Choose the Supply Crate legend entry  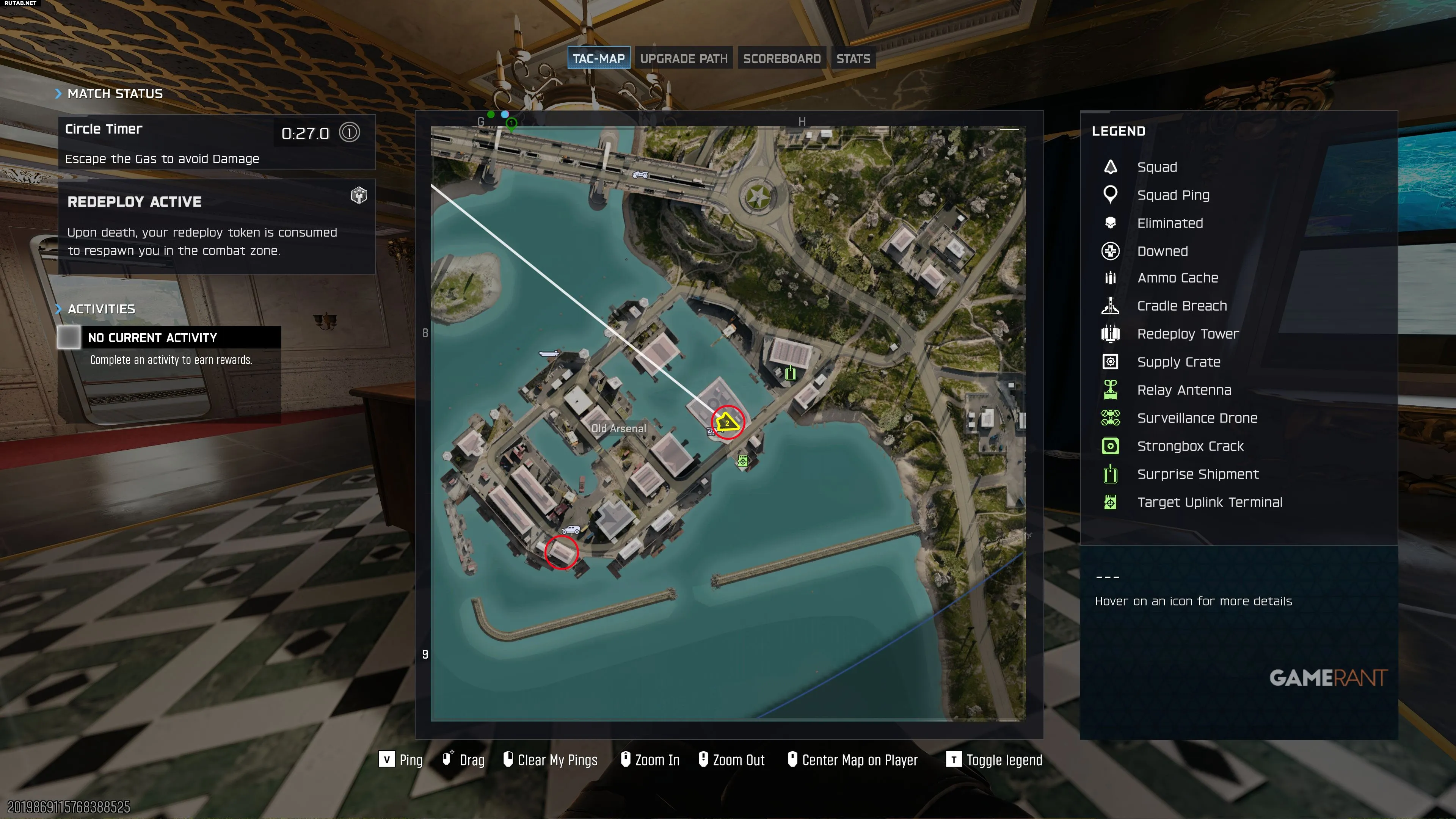tap(1178, 362)
